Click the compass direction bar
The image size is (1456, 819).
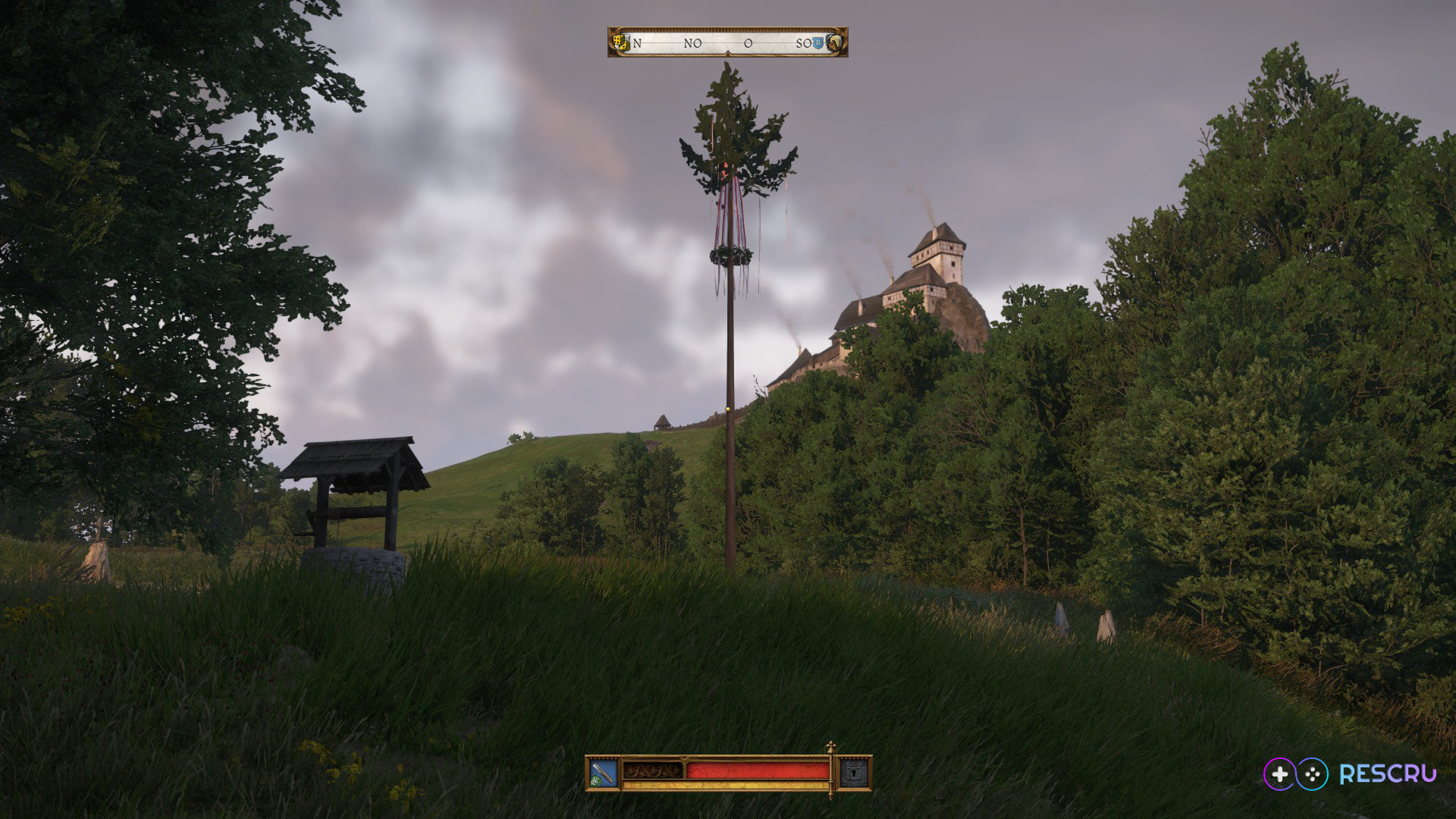pos(727,42)
